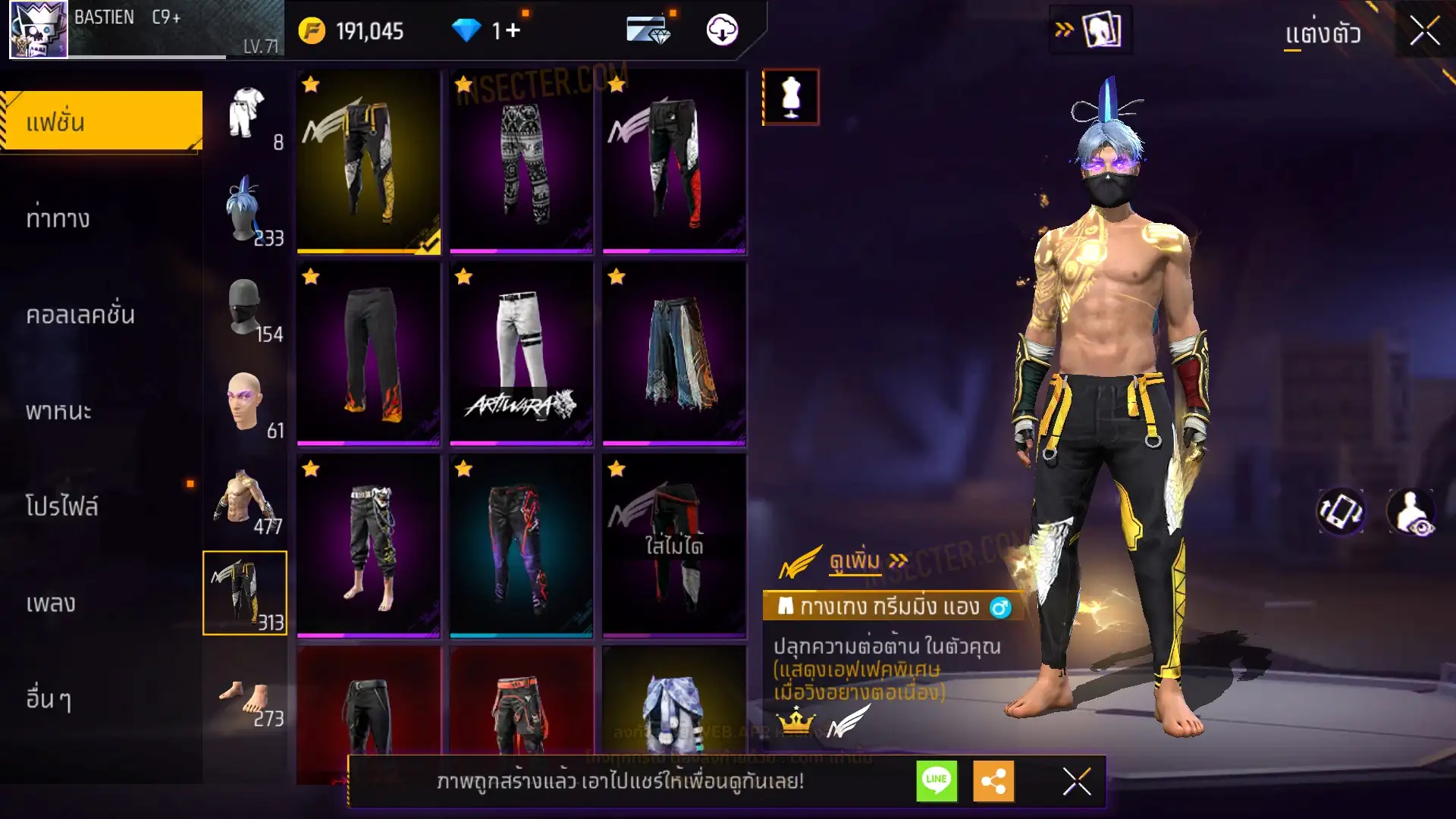Switch to the เพลง music tab
The width and height of the screenshot is (1456, 819).
[x=51, y=604]
